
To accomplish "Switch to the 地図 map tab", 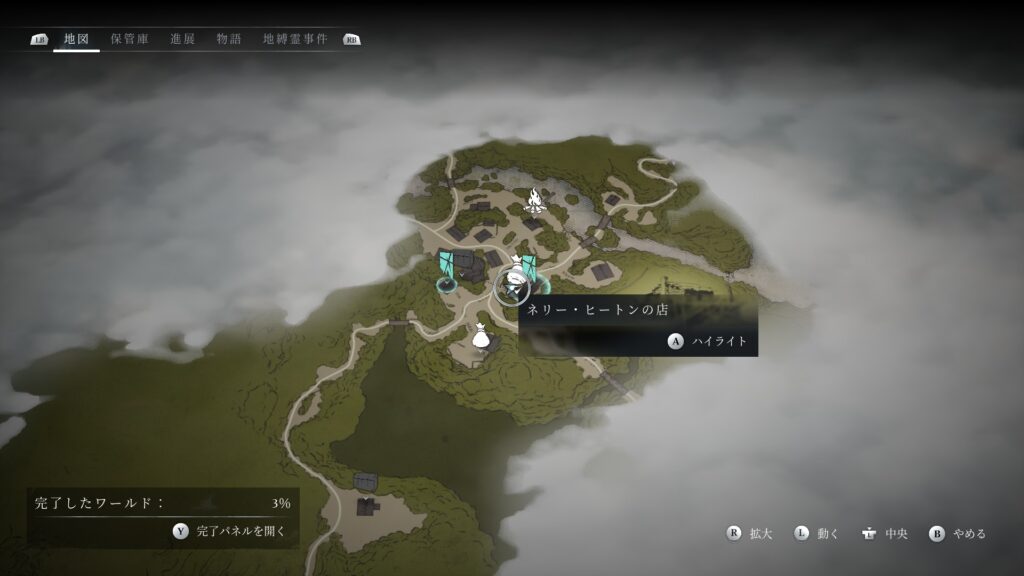I will 76,40.
